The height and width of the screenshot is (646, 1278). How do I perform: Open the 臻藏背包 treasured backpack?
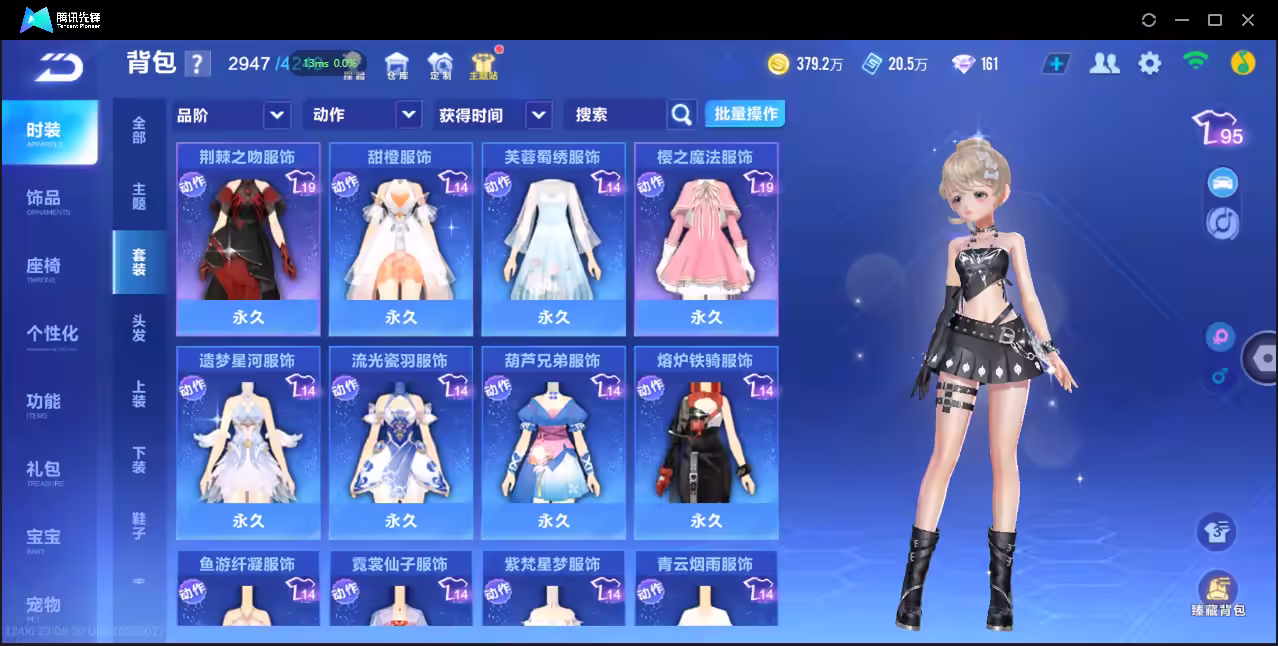[x=1217, y=594]
